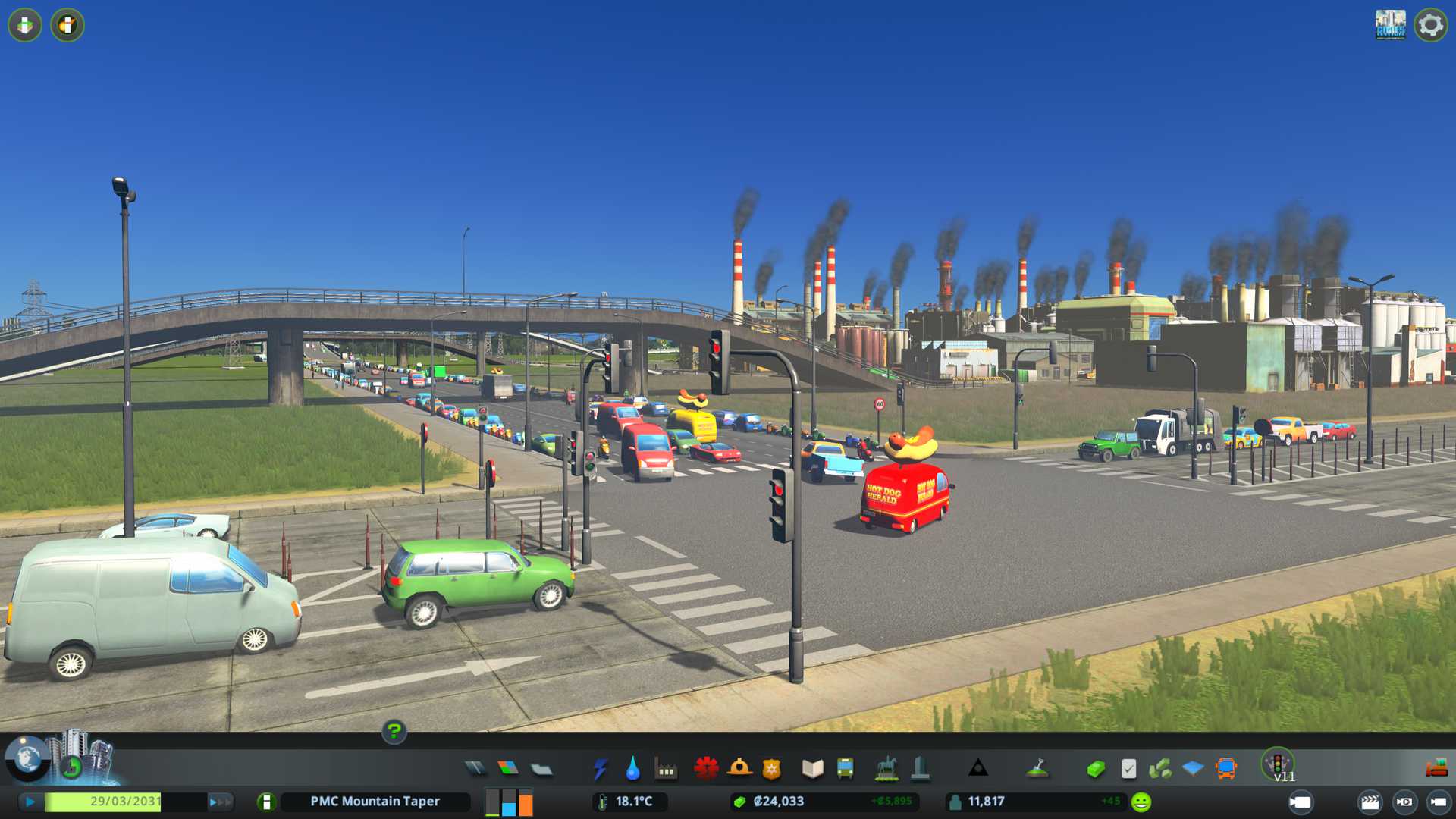Open the Electricity build menu

point(600,769)
